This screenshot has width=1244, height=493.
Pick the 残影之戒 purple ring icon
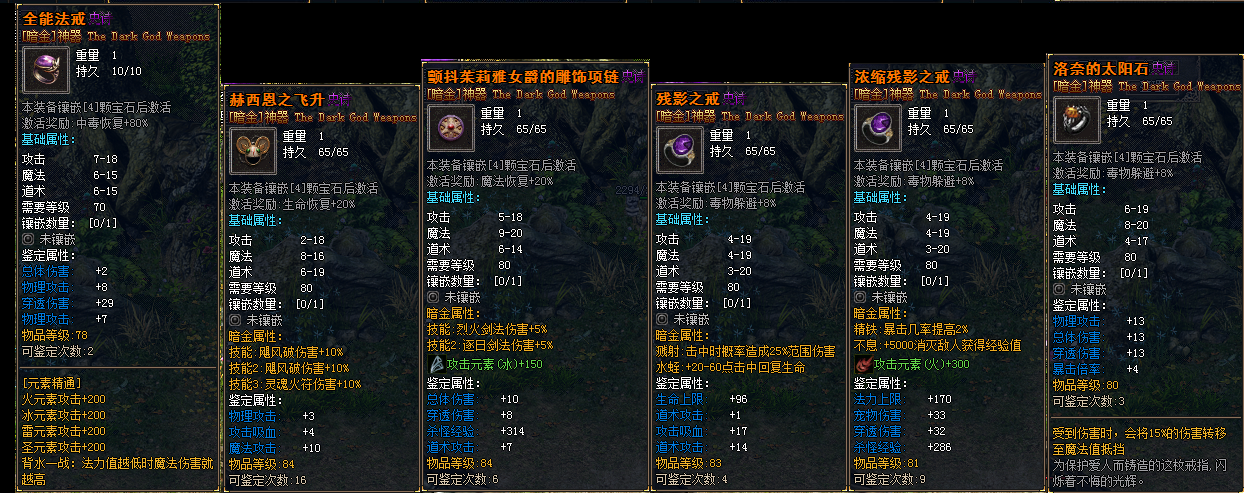pyautogui.click(x=678, y=148)
